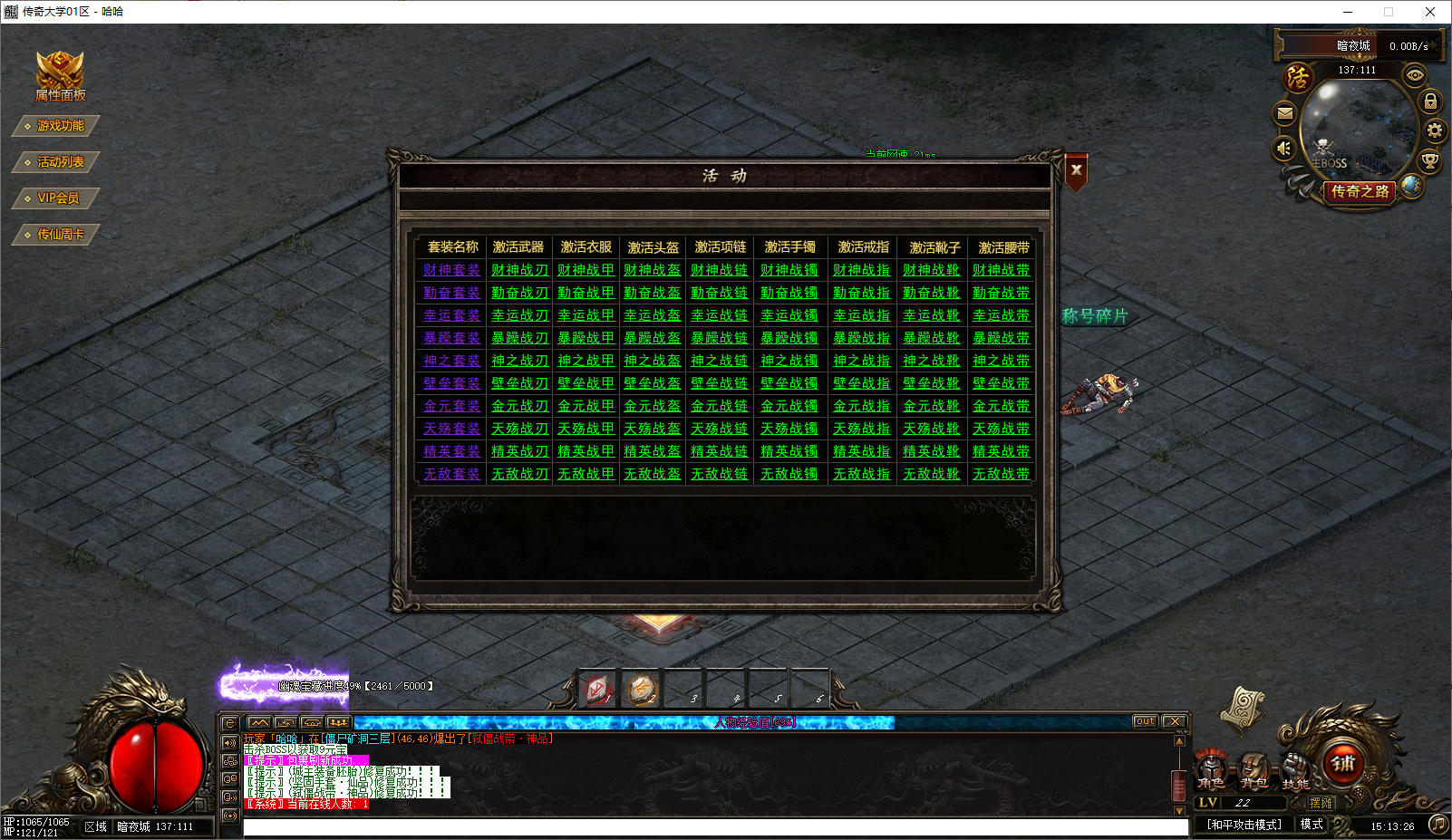Viewport: 1452px width, 840px height.
Task: Open the 传仙周卡 weekly card menu
Action: coord(58,235)
